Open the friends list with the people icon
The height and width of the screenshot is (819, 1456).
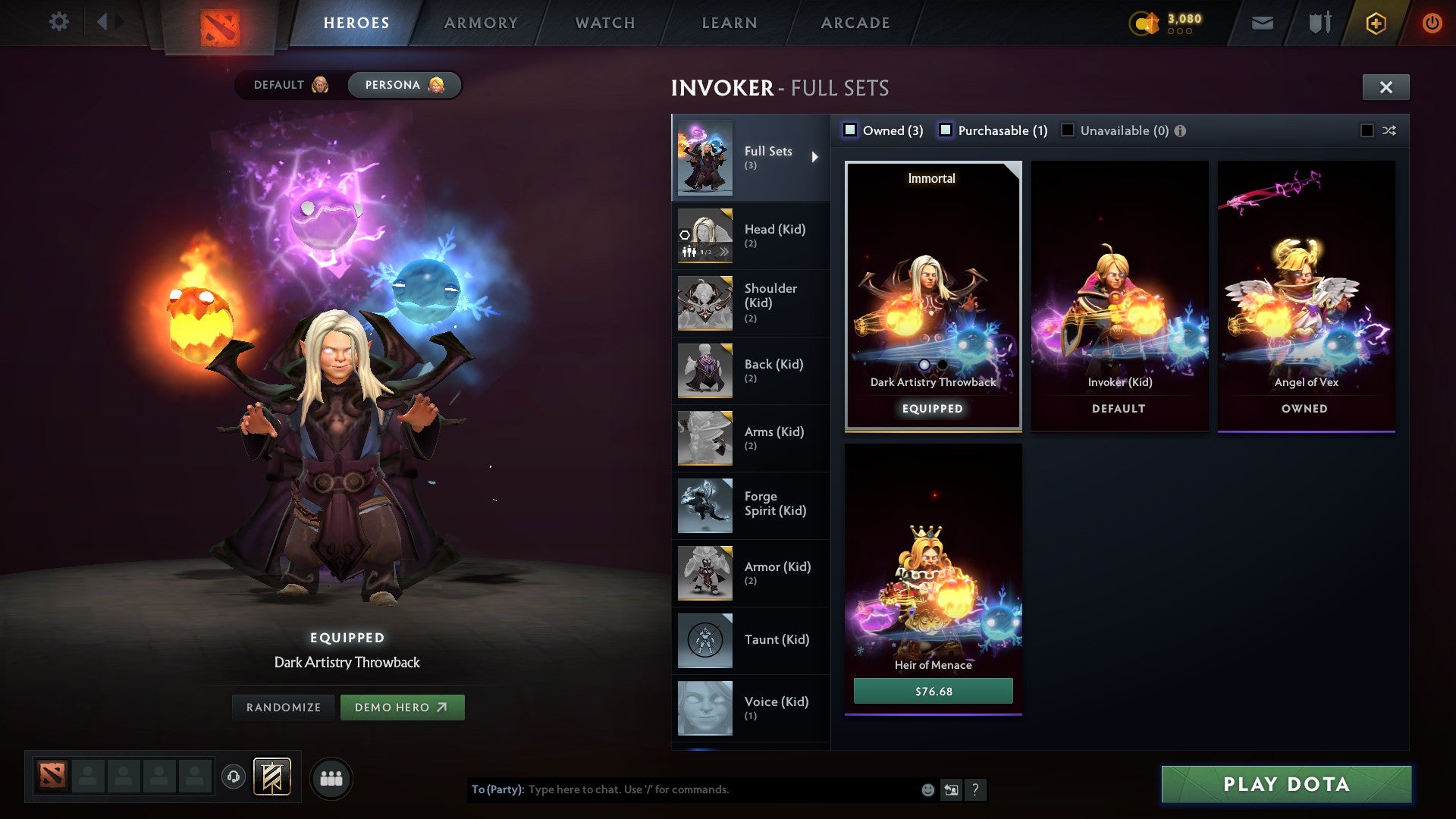[331, 777]
